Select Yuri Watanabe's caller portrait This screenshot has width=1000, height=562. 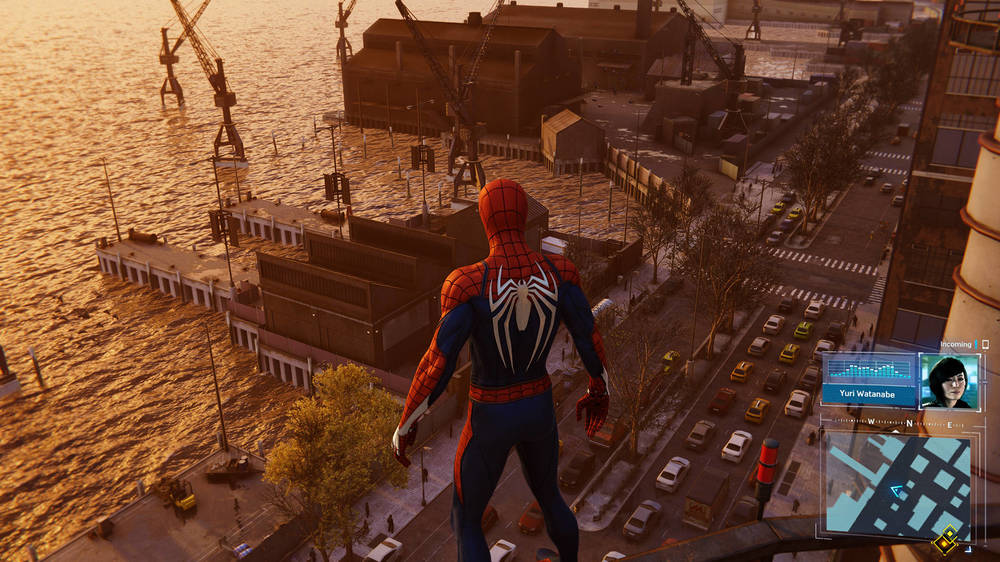945,381
